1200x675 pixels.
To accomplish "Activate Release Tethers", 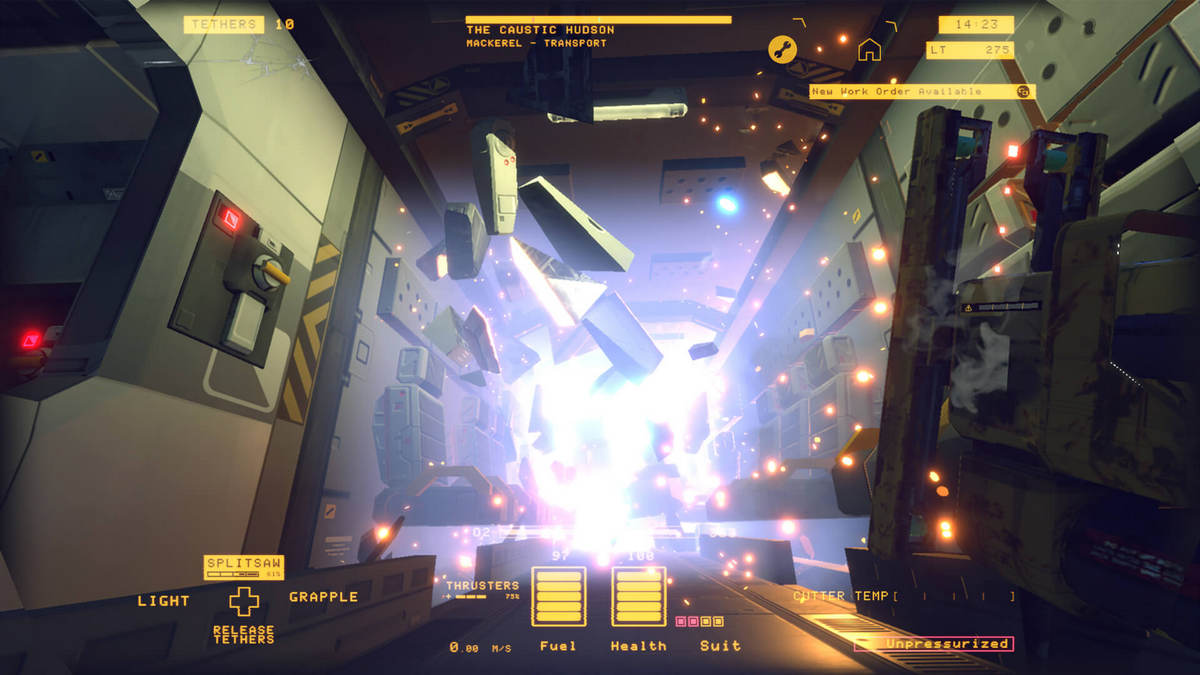I will click(x=244, y=634).
